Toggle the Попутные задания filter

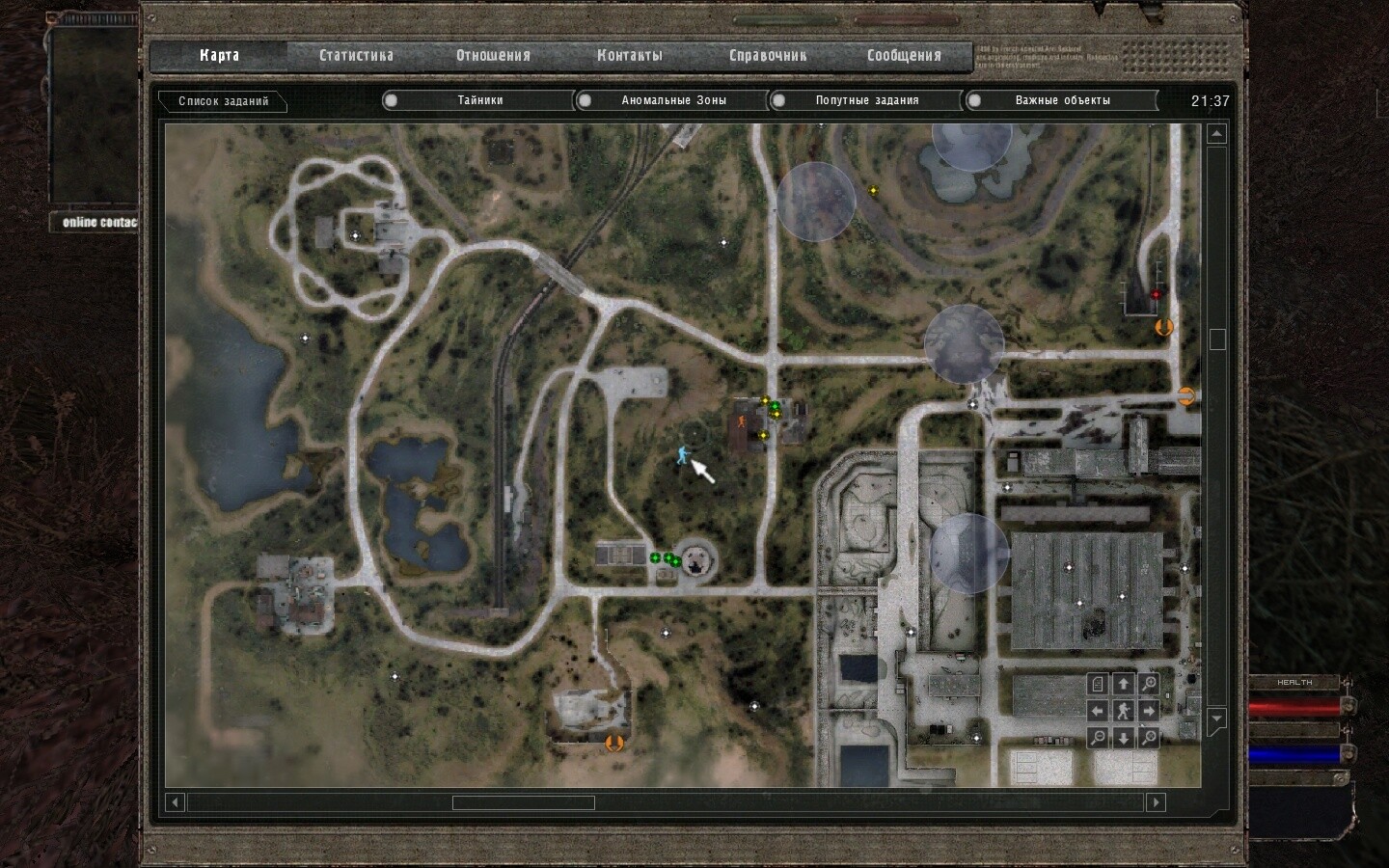pyautogui.click(x=866, y=100)
